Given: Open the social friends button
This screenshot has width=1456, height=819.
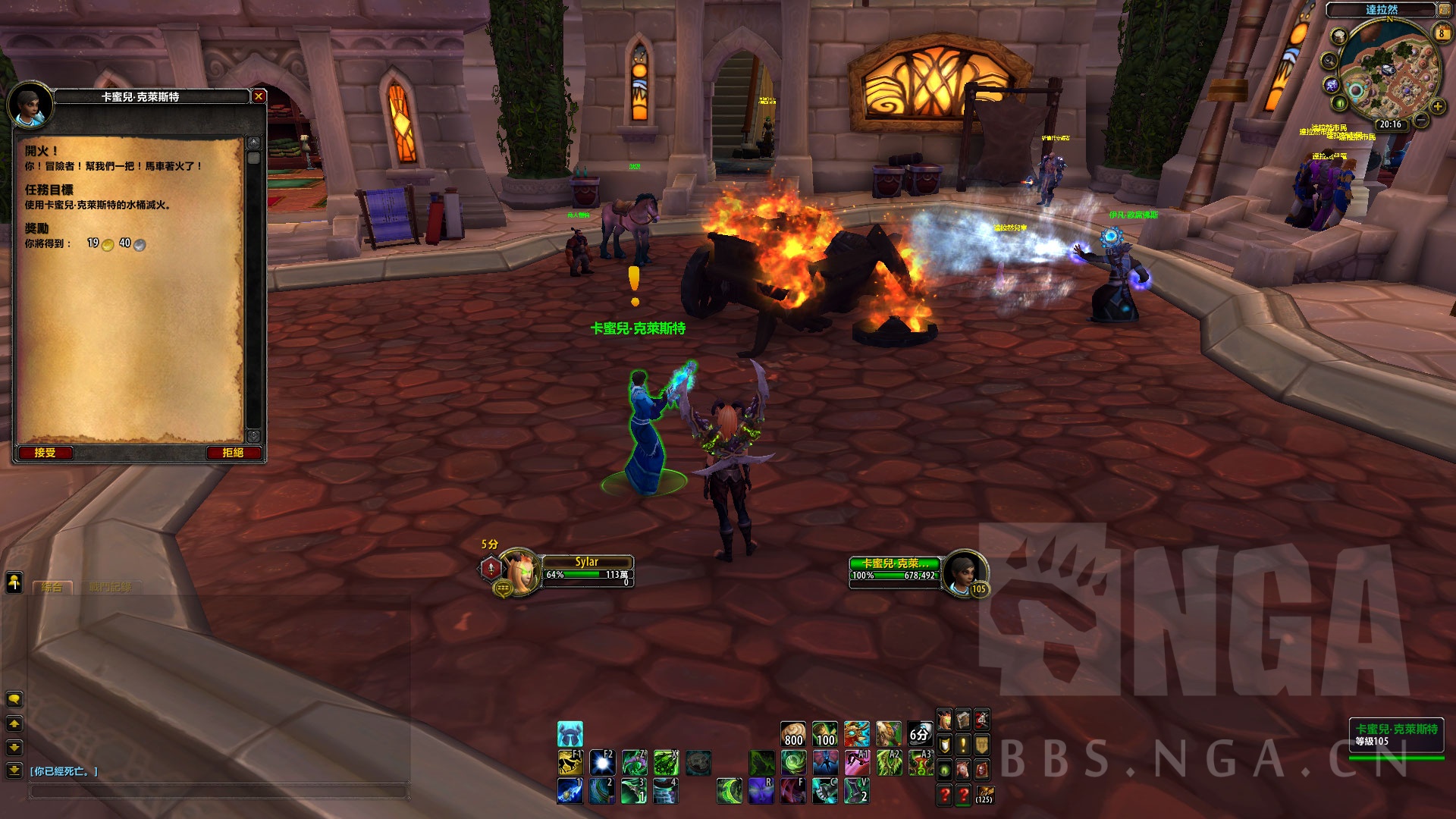Looking at the screenshot, I should 14,582.
